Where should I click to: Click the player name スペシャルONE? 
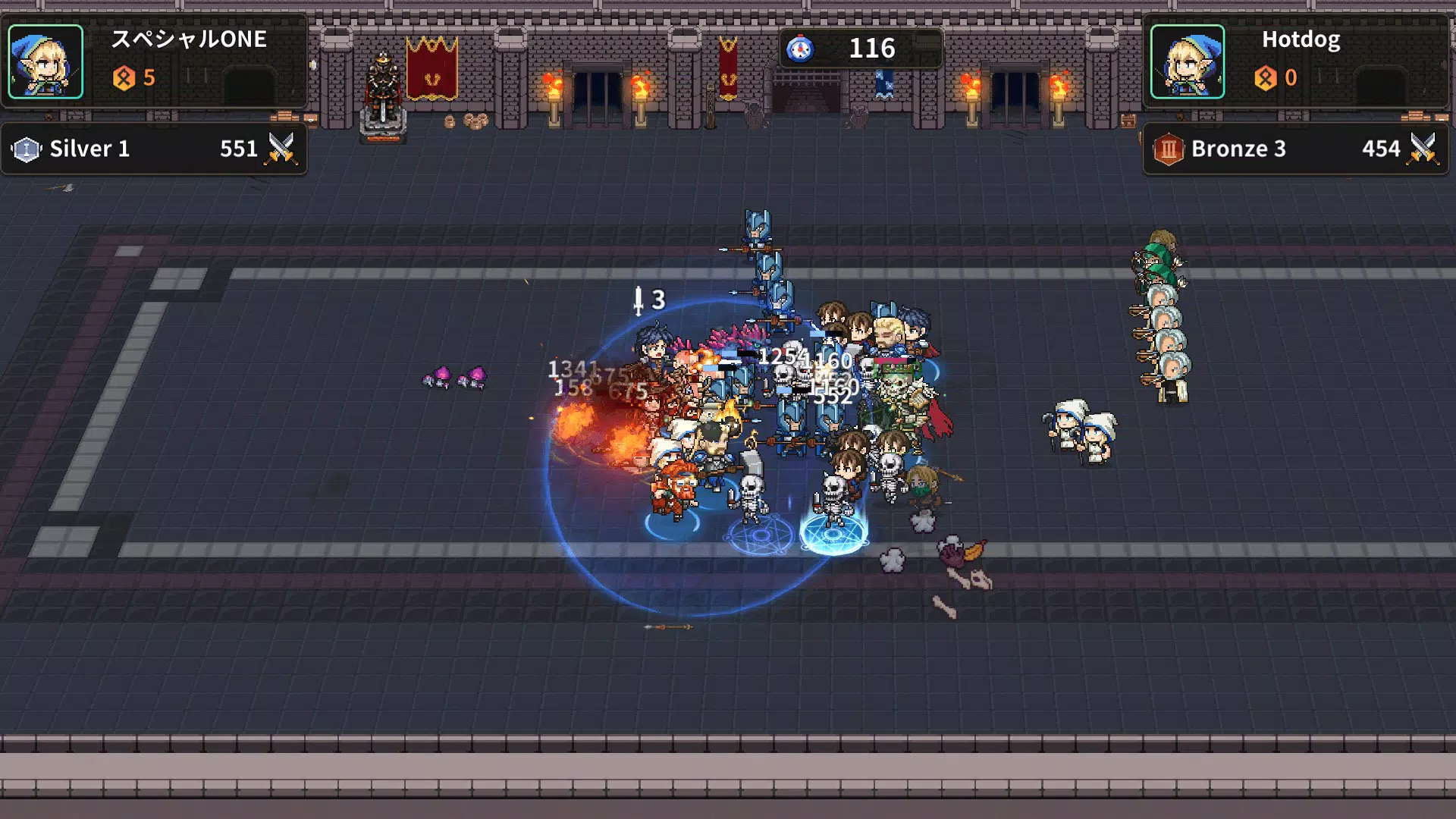click(191, 40)
